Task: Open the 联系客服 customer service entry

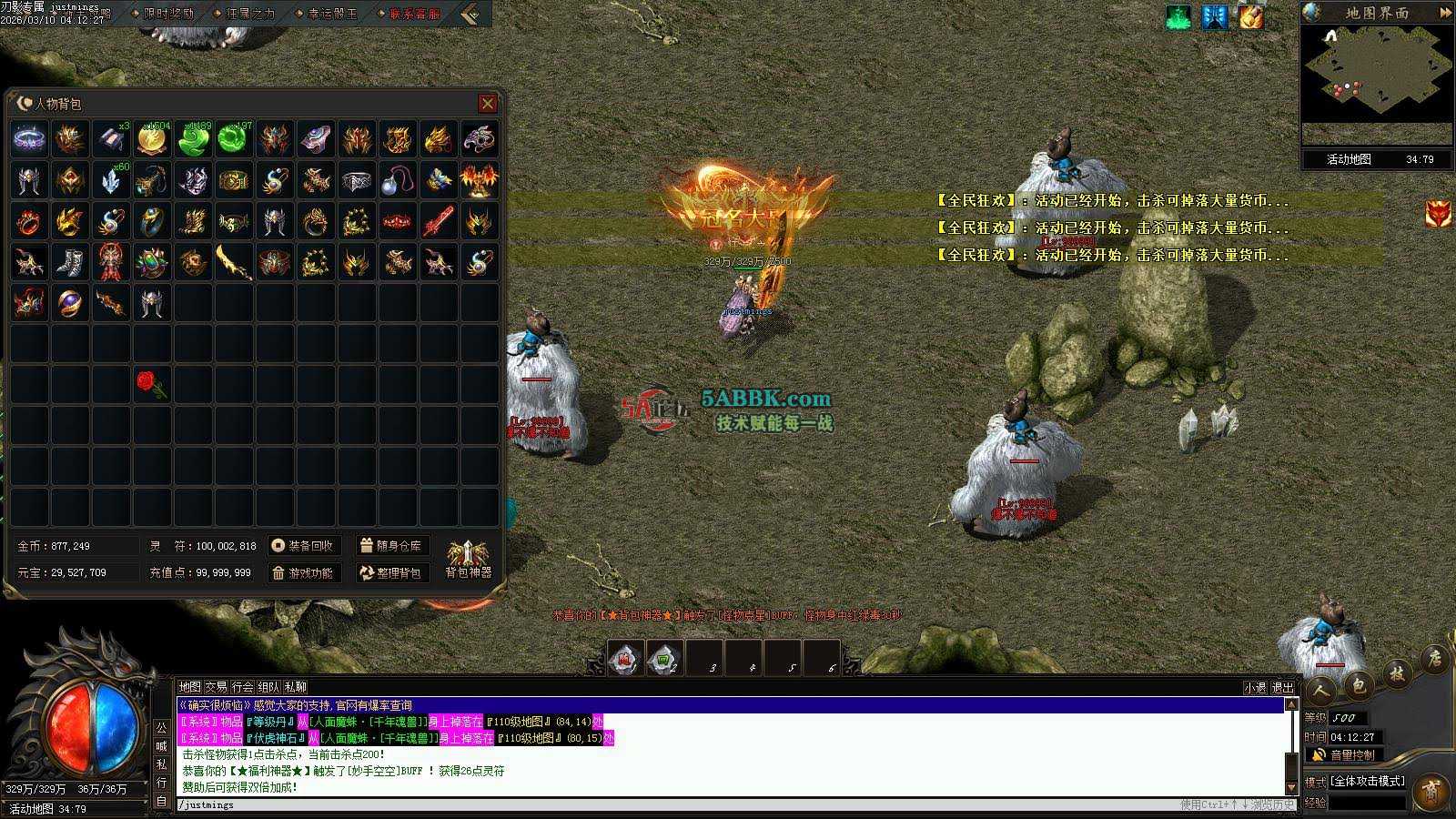Action: [x=414, y=14]
